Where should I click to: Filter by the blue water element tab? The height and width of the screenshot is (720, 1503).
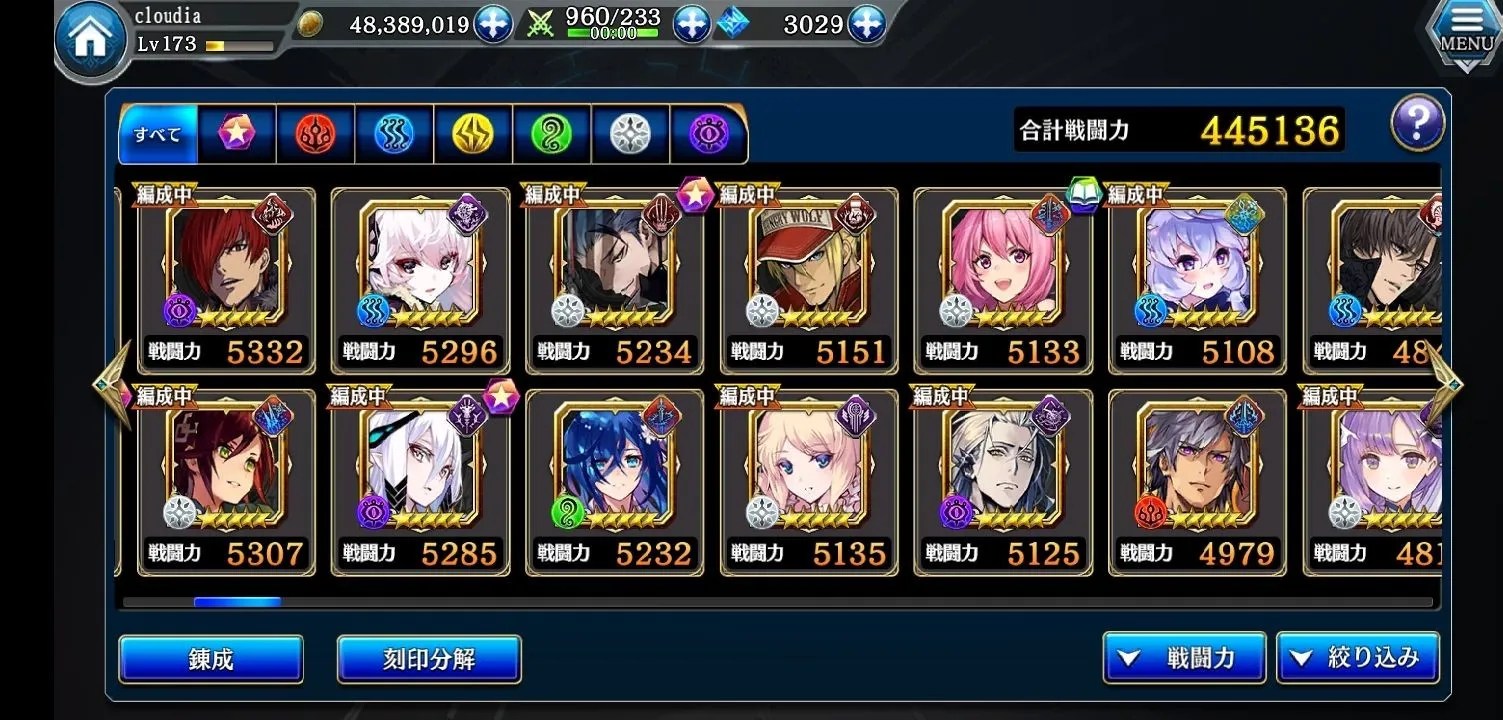(x=394, y=134)
